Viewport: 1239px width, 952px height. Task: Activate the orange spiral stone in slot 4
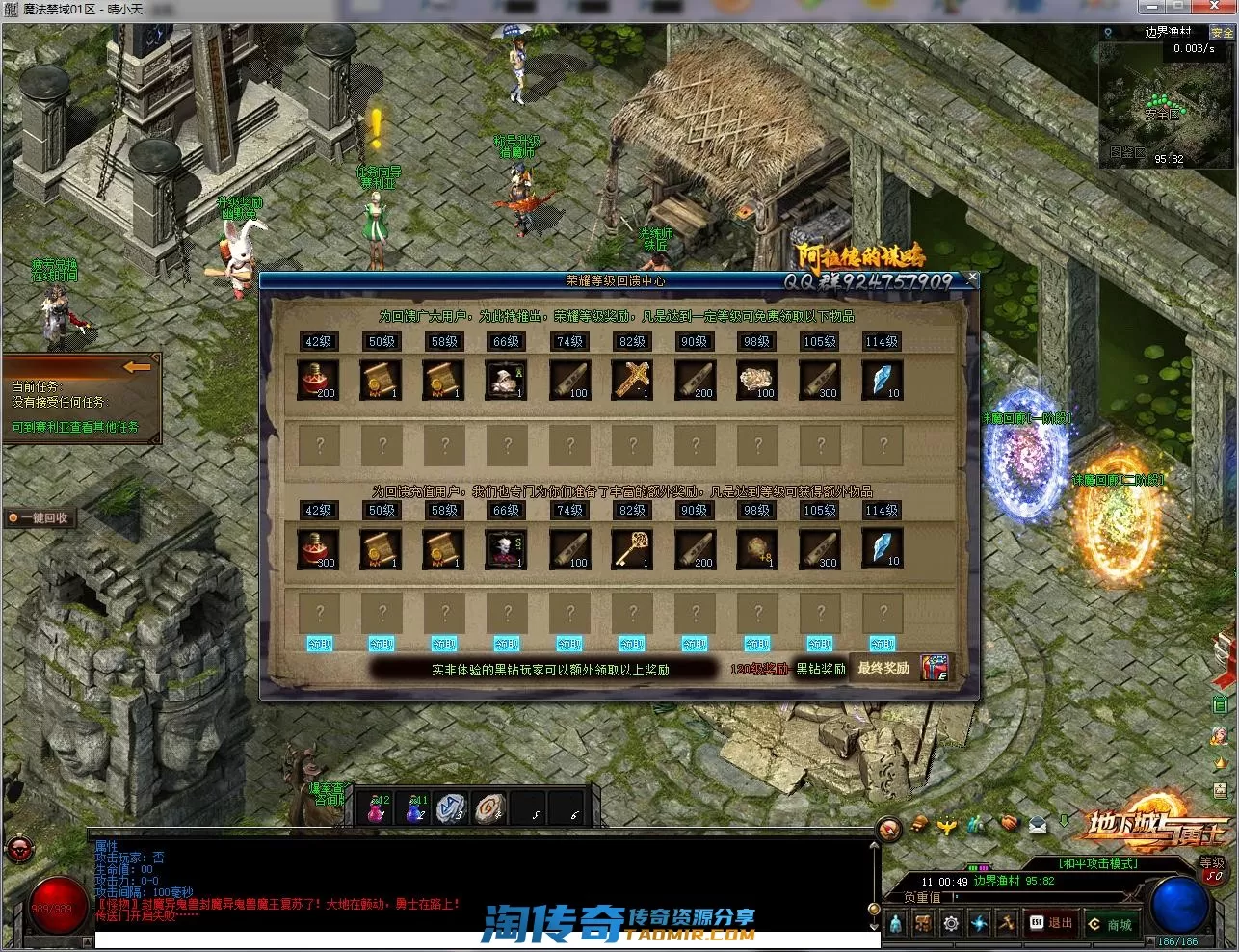pos(489,809)
